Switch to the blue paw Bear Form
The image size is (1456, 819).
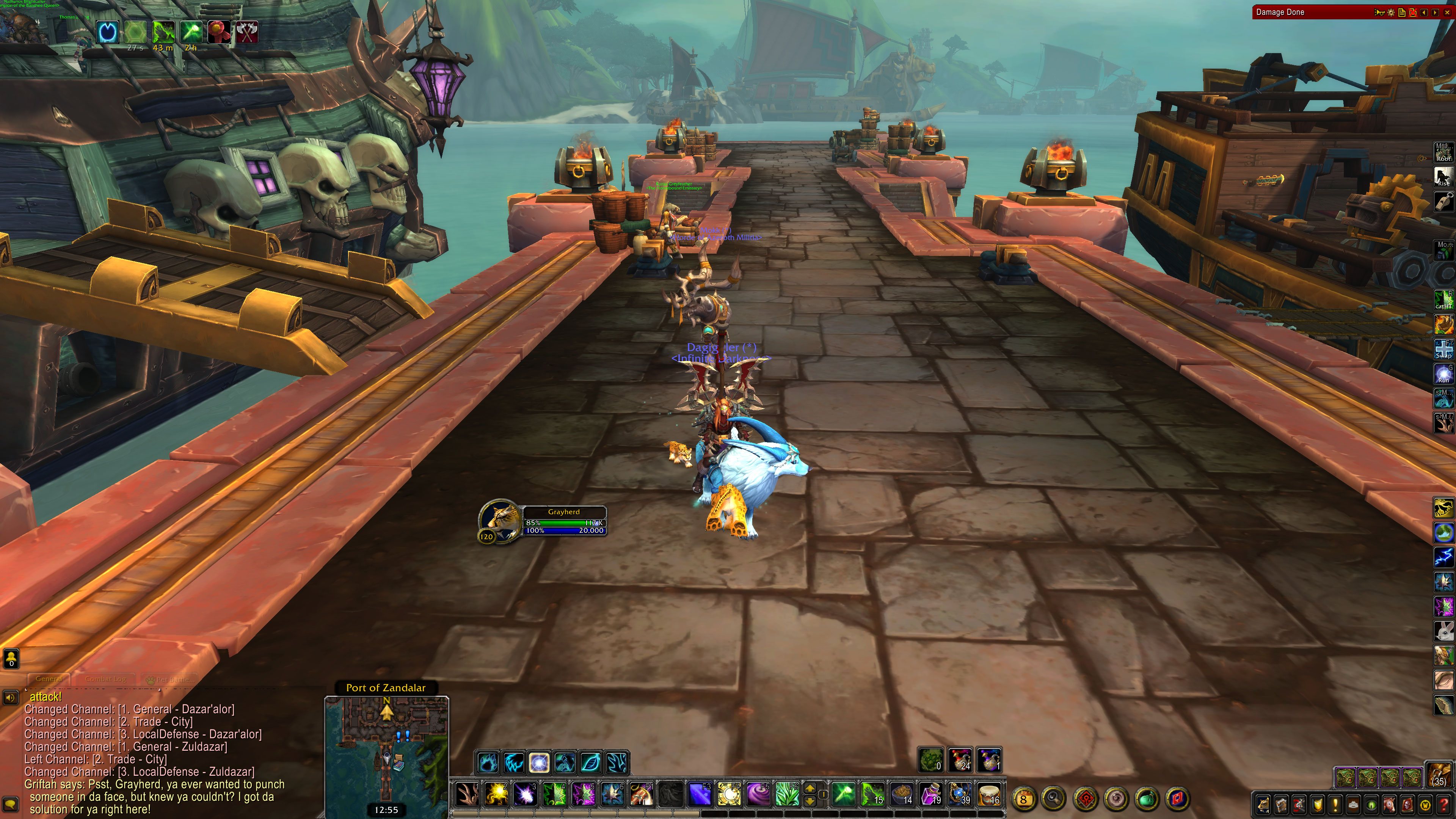click(488, 763)
